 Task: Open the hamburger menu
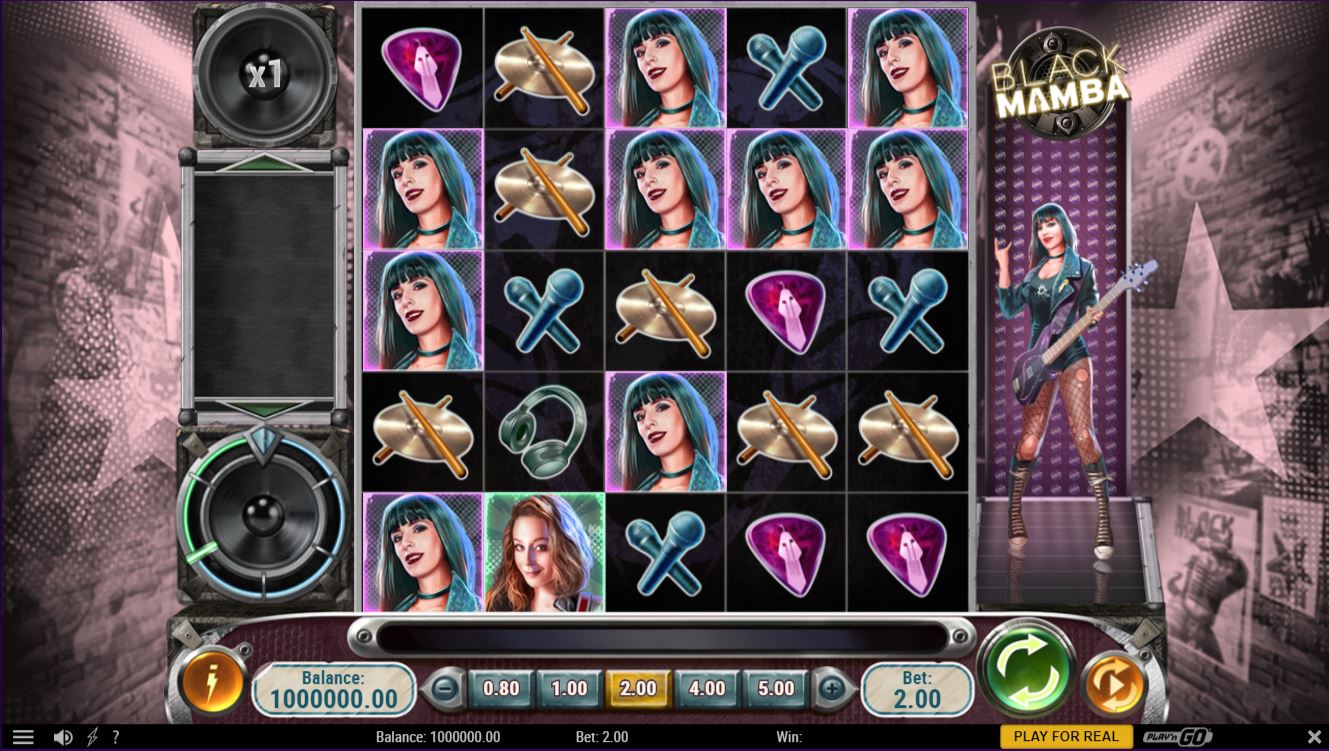coord(22,737)
